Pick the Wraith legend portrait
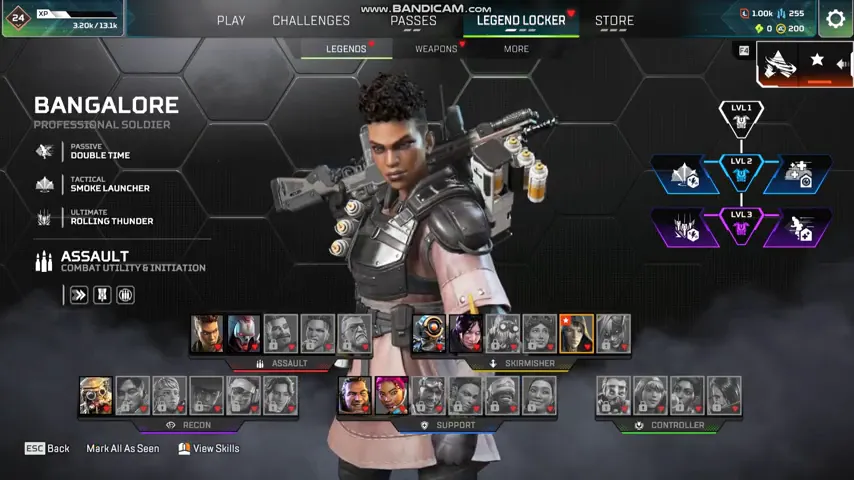The image size is (854, 480). [x=466, y=334]
